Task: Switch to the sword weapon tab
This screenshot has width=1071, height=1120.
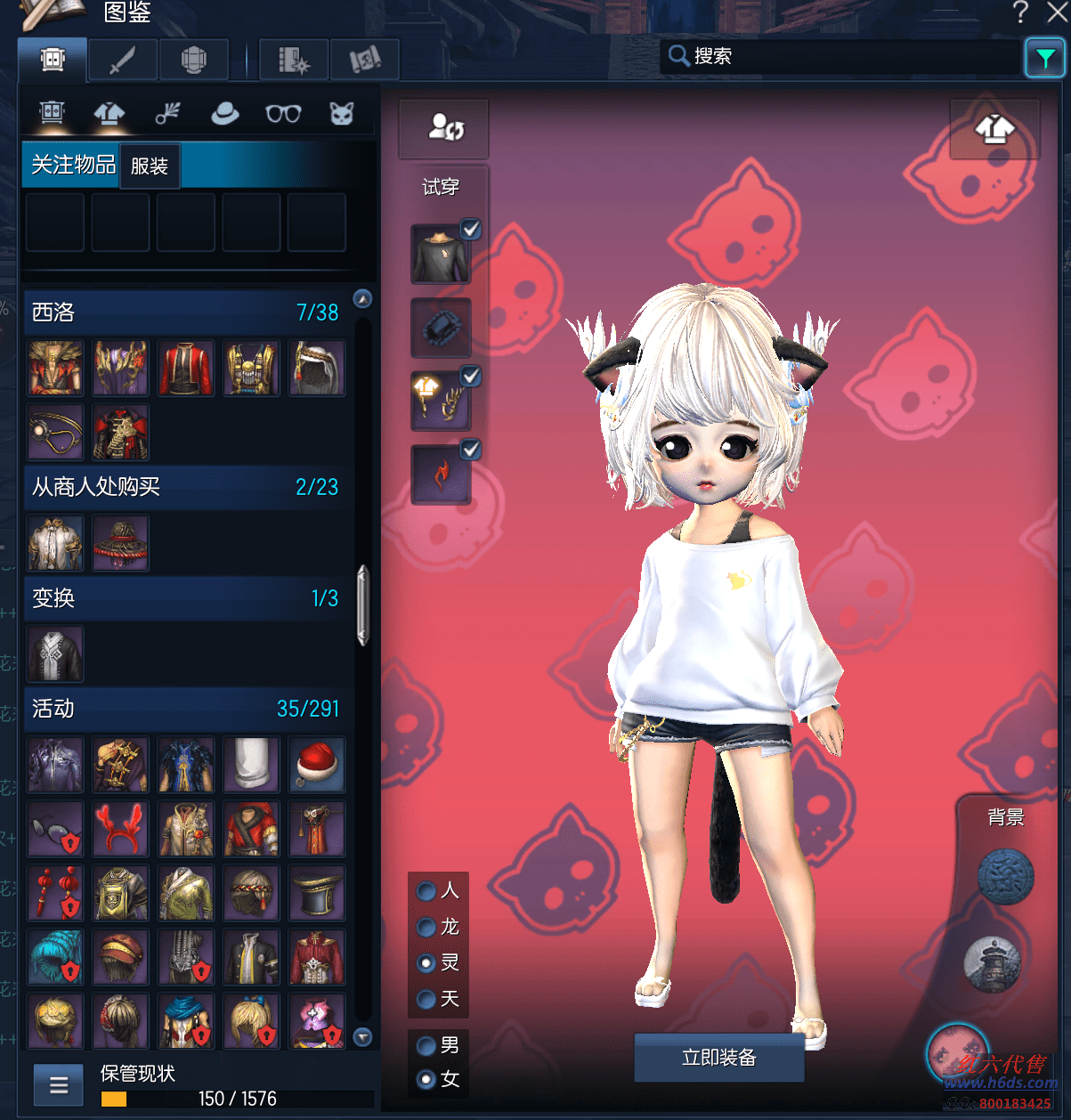Action: tap(122, 61)
